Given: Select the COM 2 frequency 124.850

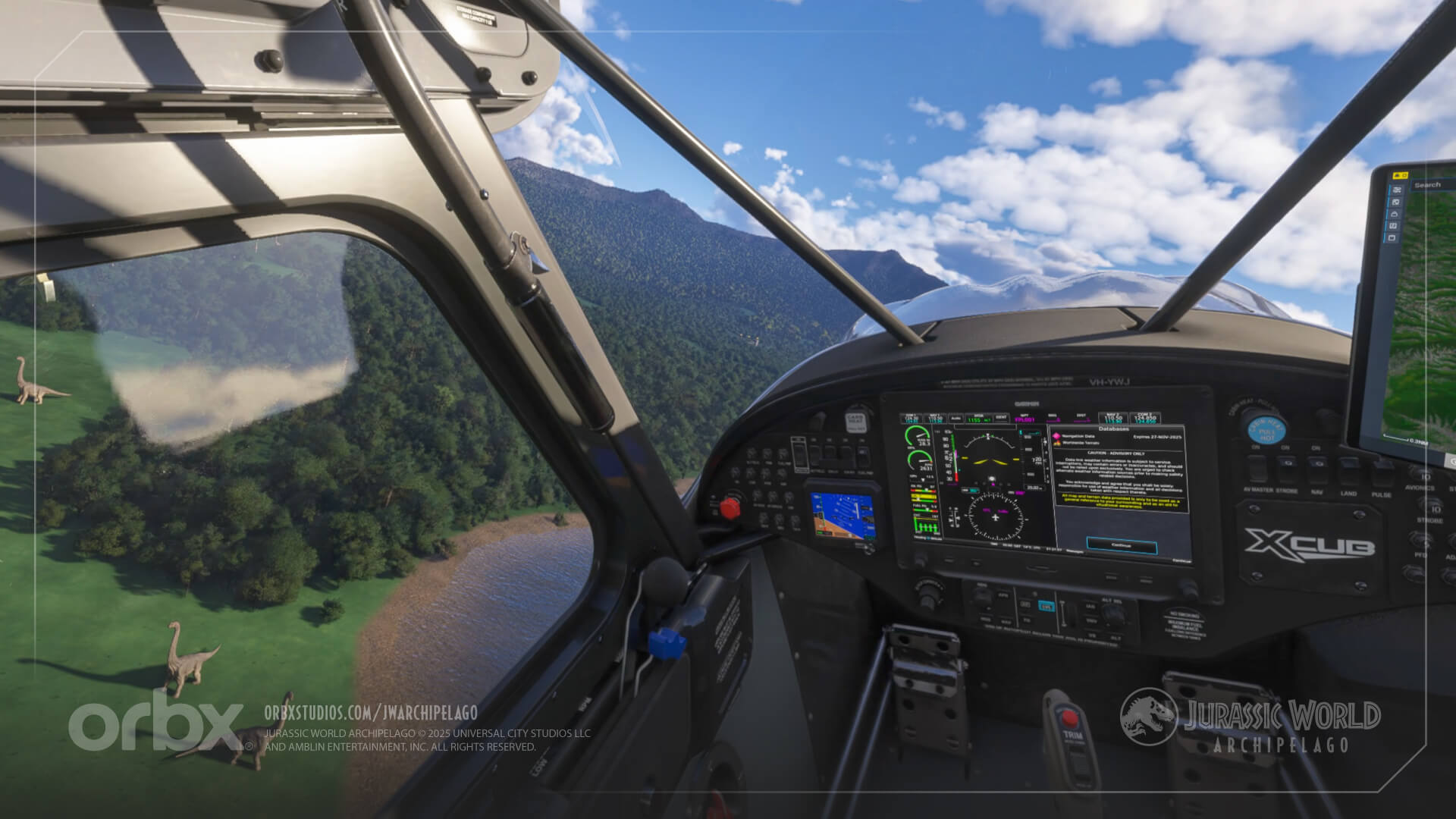Looking at the screenshot, I should click(x=1147, y=419).
